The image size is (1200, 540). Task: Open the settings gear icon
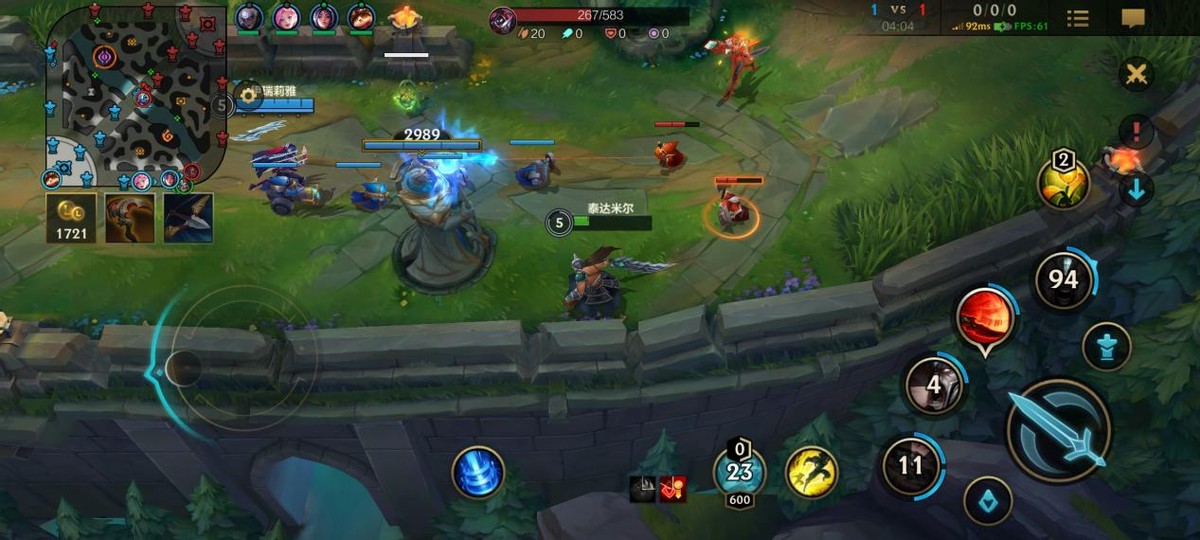pos(248,98)
